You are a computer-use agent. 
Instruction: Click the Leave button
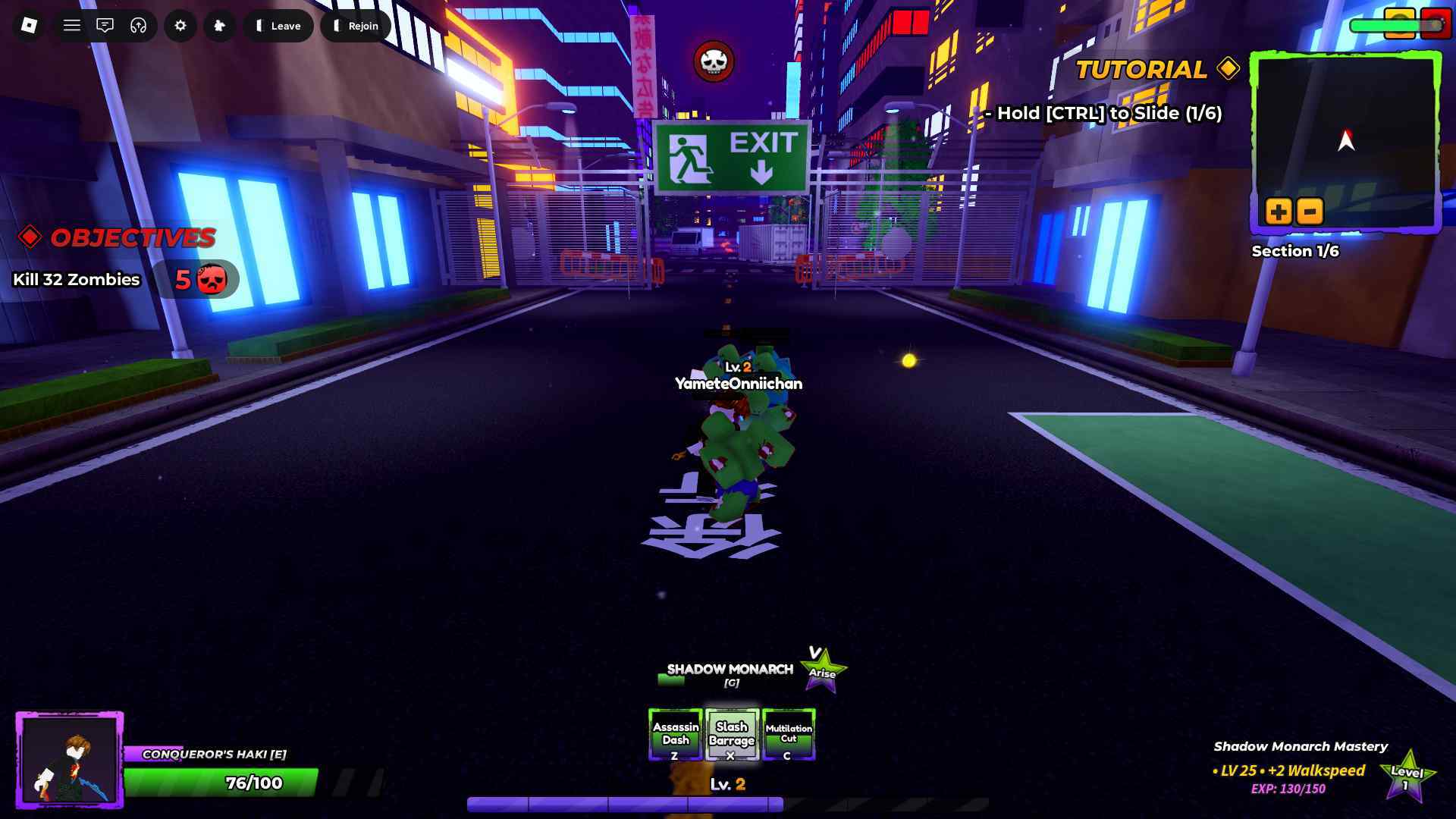[278, 26]
